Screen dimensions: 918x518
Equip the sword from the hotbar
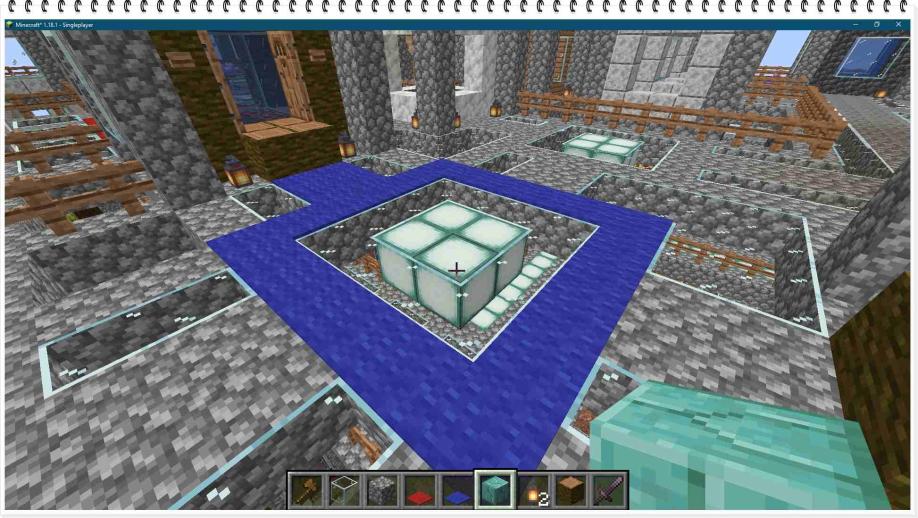coord(608,491)
